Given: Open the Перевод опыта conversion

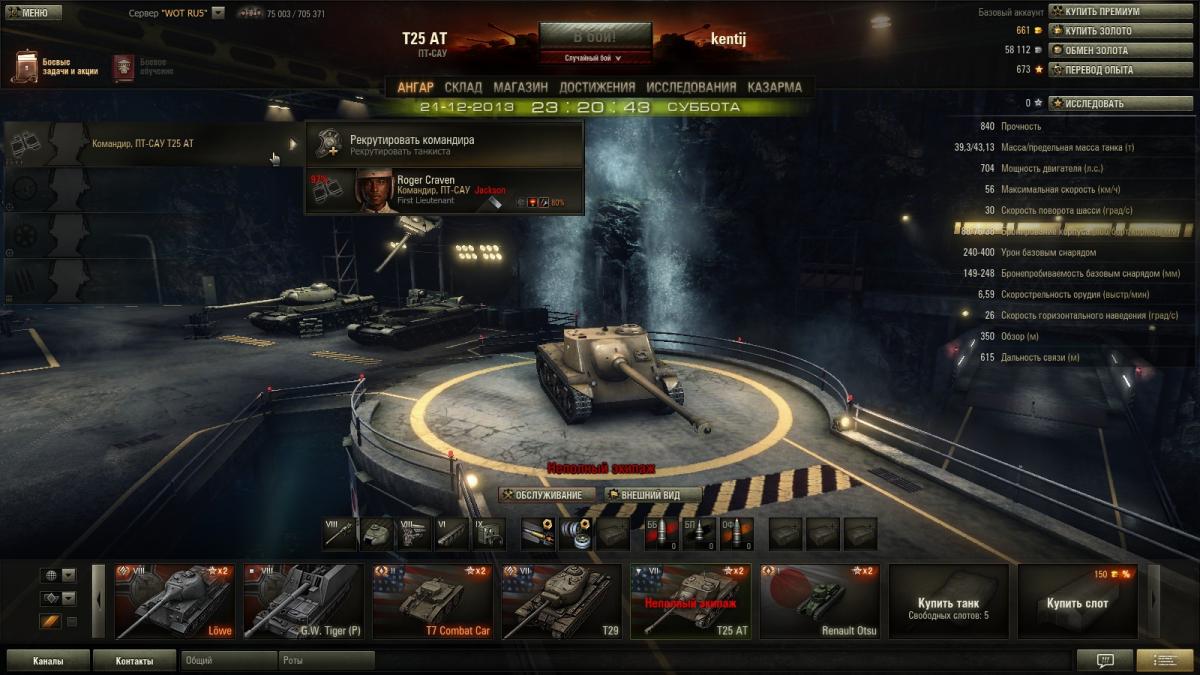Looking at the screenshot, I should click(1120, 70).
